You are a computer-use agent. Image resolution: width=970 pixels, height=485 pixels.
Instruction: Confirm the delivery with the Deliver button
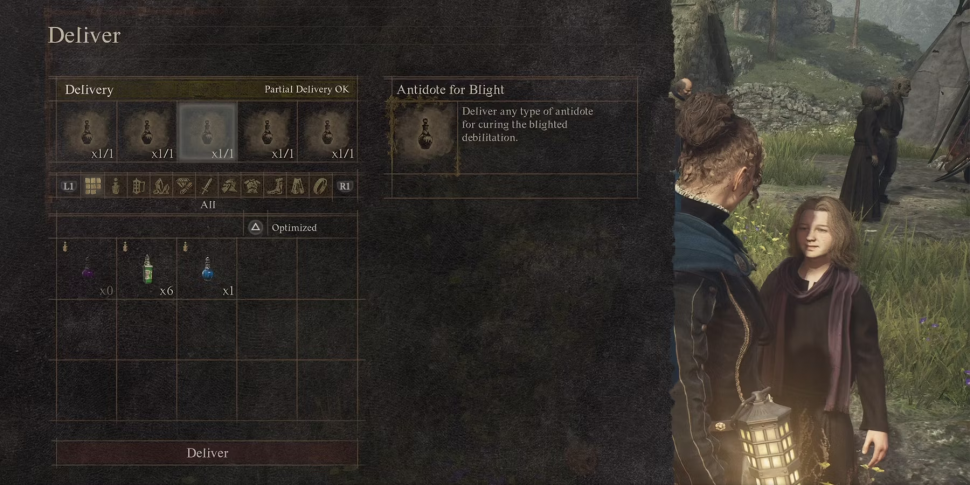tap(207, 453)
